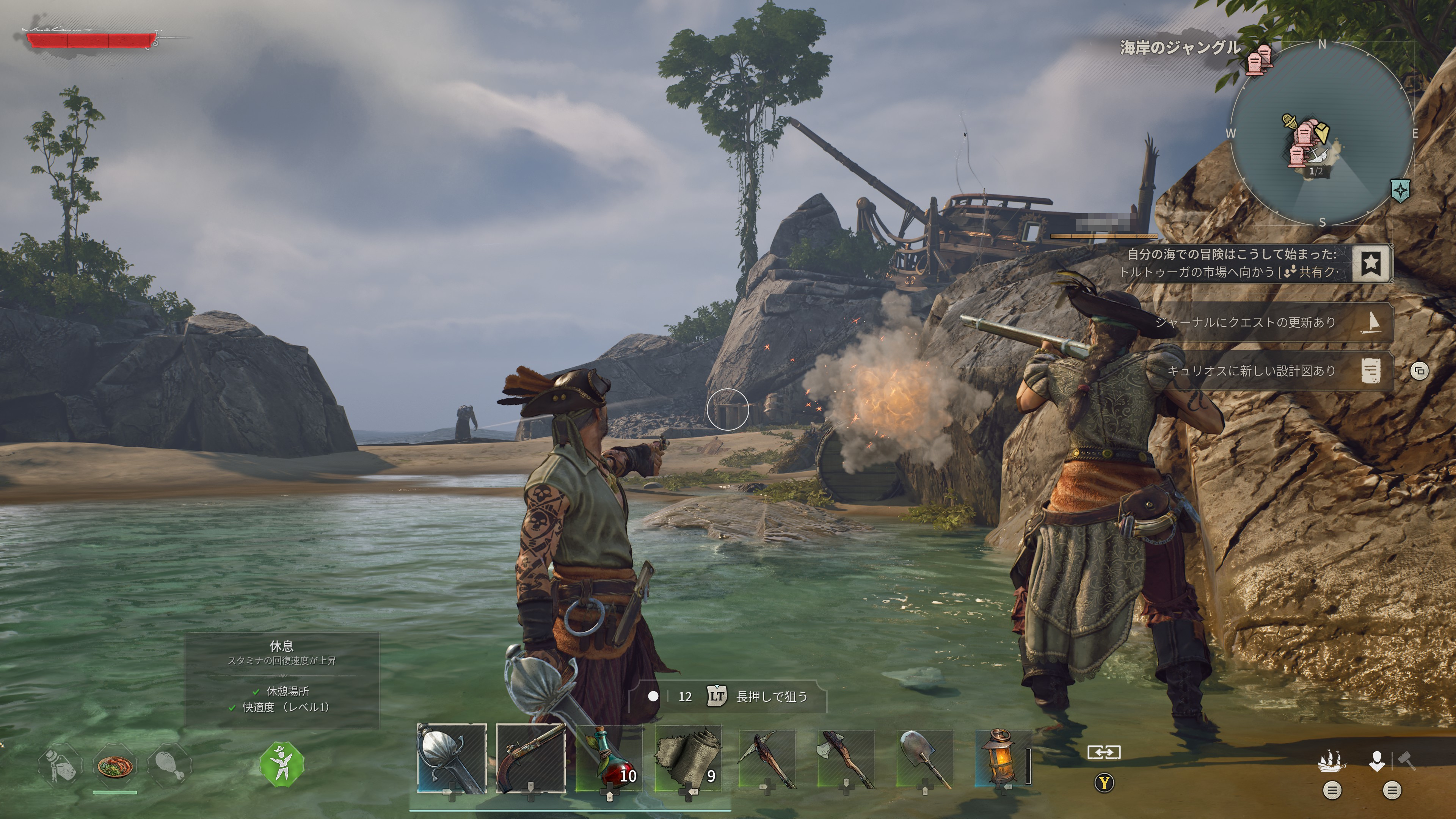Viewport: 1456px width, 819px height.
Task: Select the salt shaker consumable slot
Action: pos(60,766)
